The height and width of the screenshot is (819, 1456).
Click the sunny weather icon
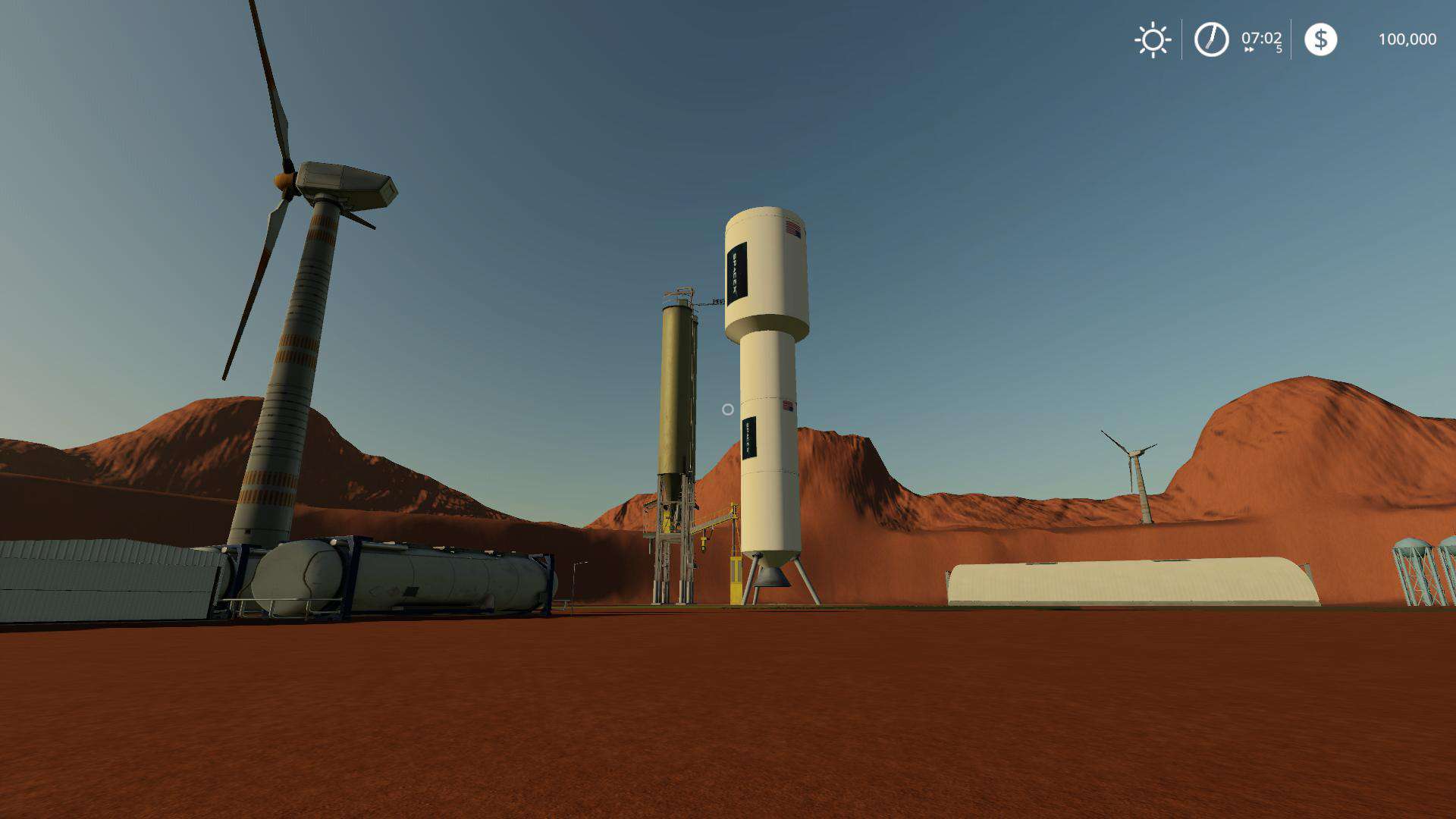pyautogui.click(x=1153, y=39)
